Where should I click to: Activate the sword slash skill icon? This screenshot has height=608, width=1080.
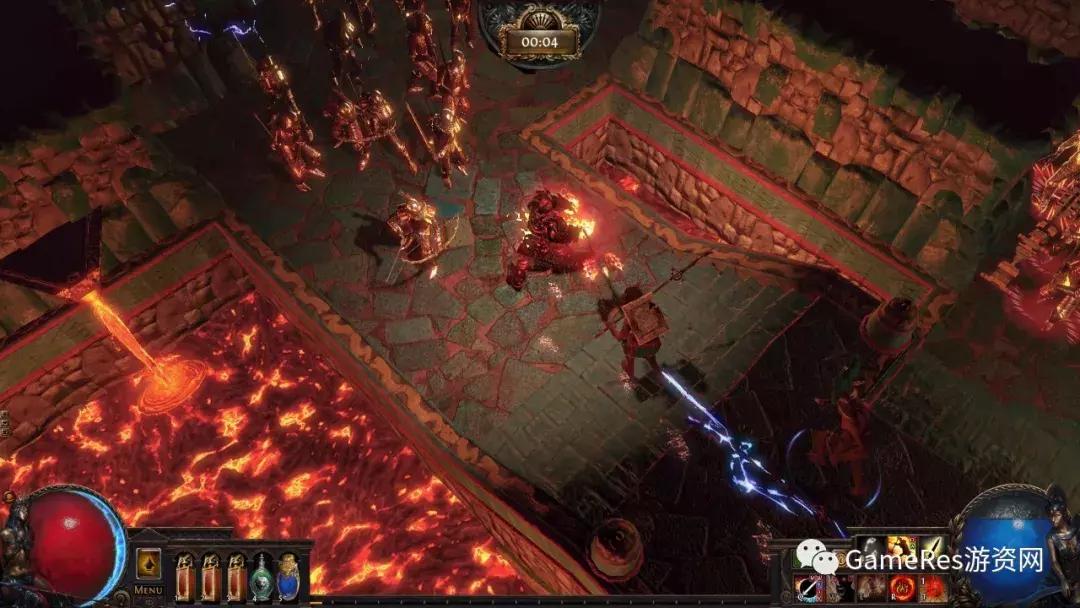tap(808, 587)
